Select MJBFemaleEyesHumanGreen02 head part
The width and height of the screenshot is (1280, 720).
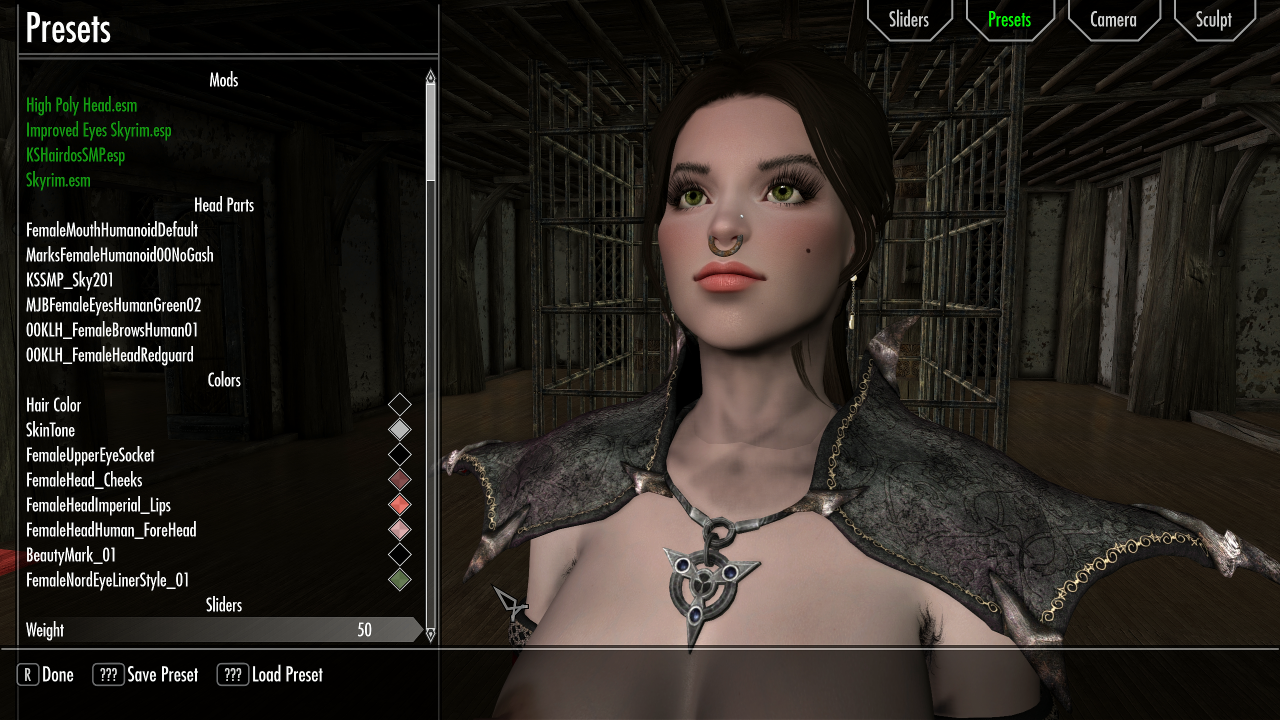(x=114, y=305)
